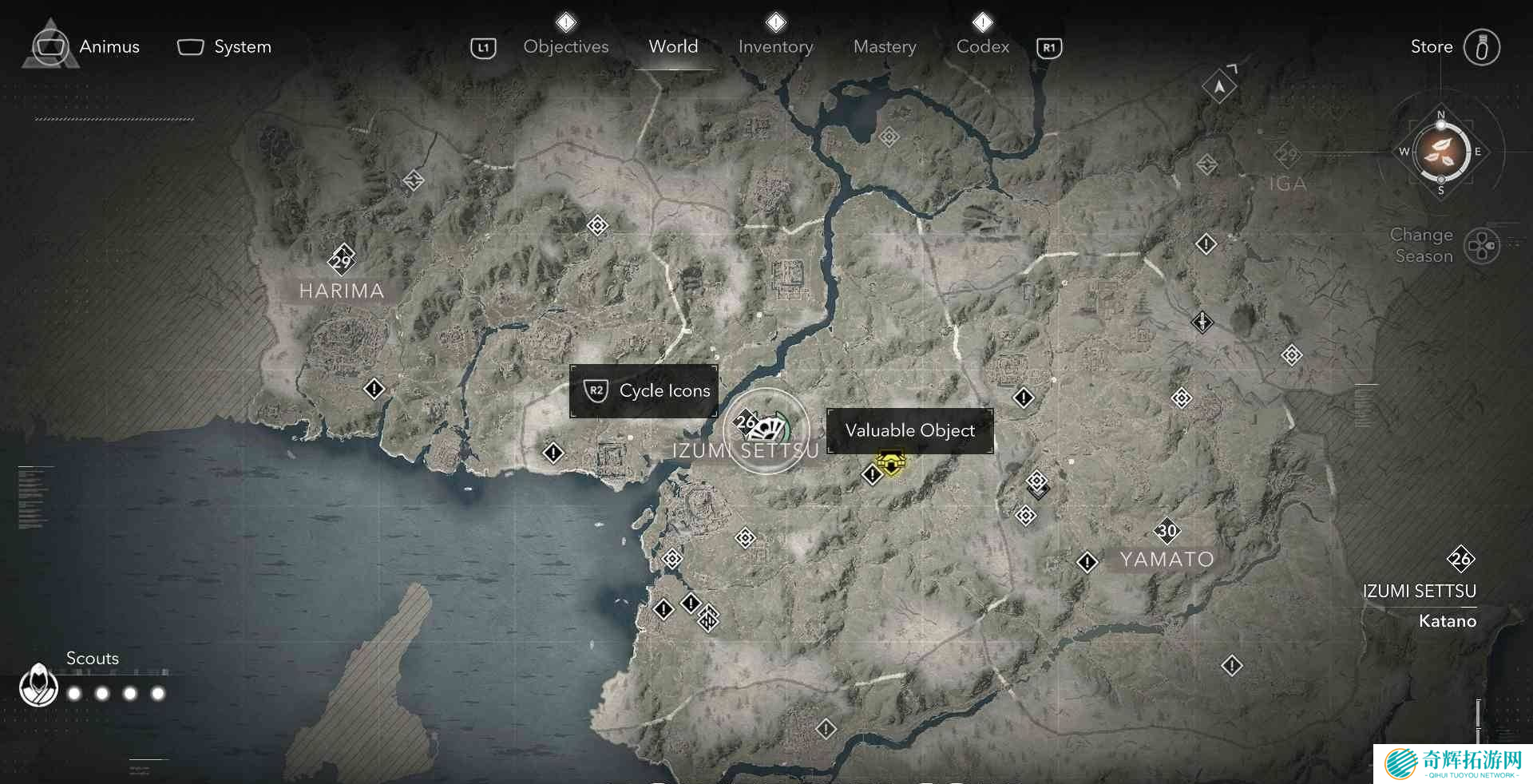Open the System menu
1533x784 pixels.
[224, 47]
